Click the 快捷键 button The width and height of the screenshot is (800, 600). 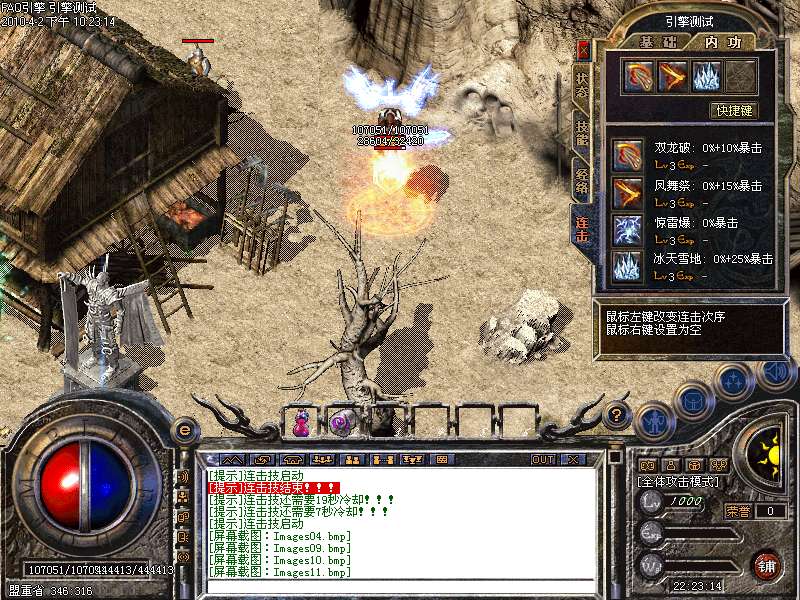[732, 110]
